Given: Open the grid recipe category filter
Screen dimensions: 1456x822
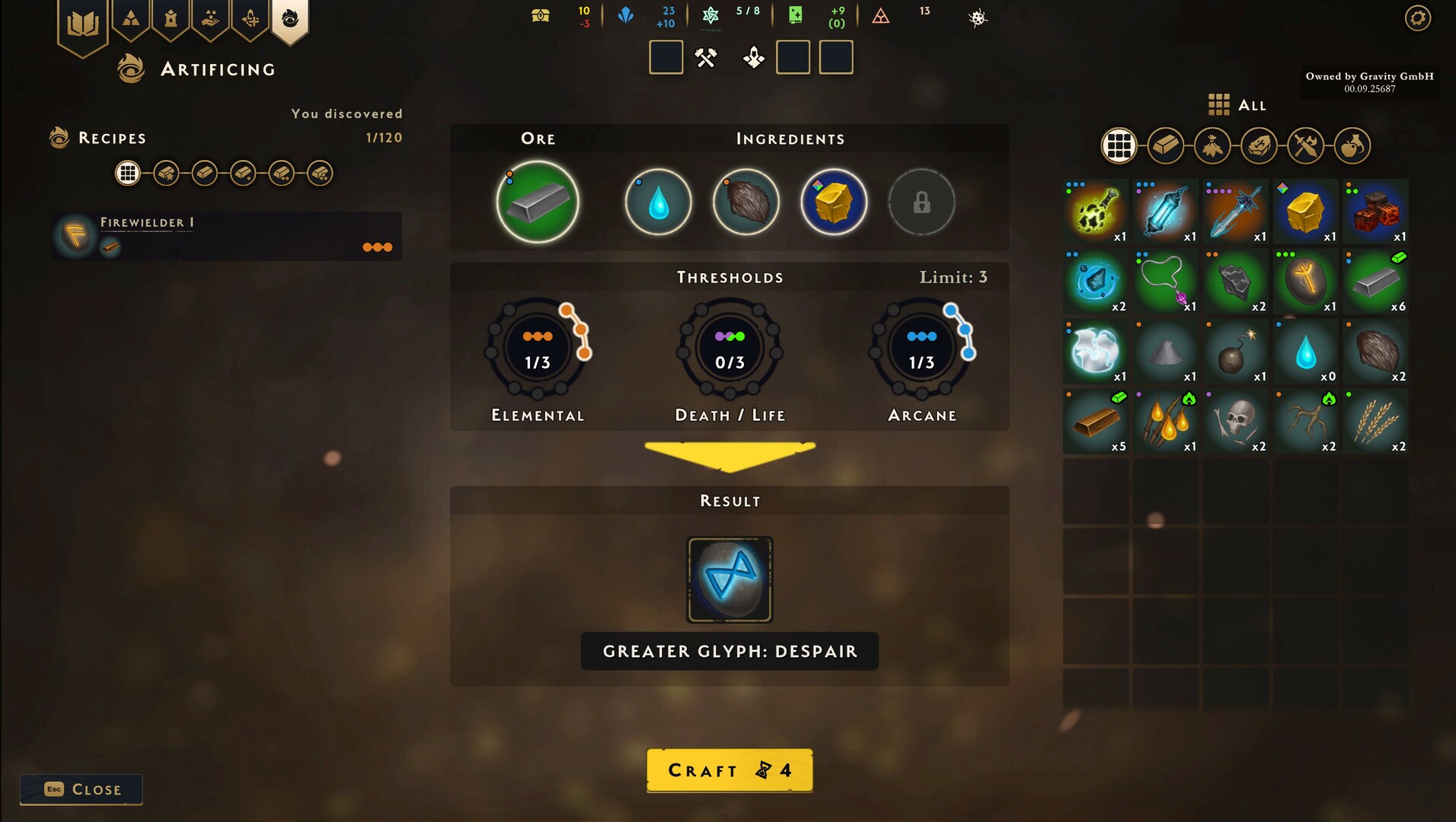Looking at the screenshot, I should tap(128, 173).
